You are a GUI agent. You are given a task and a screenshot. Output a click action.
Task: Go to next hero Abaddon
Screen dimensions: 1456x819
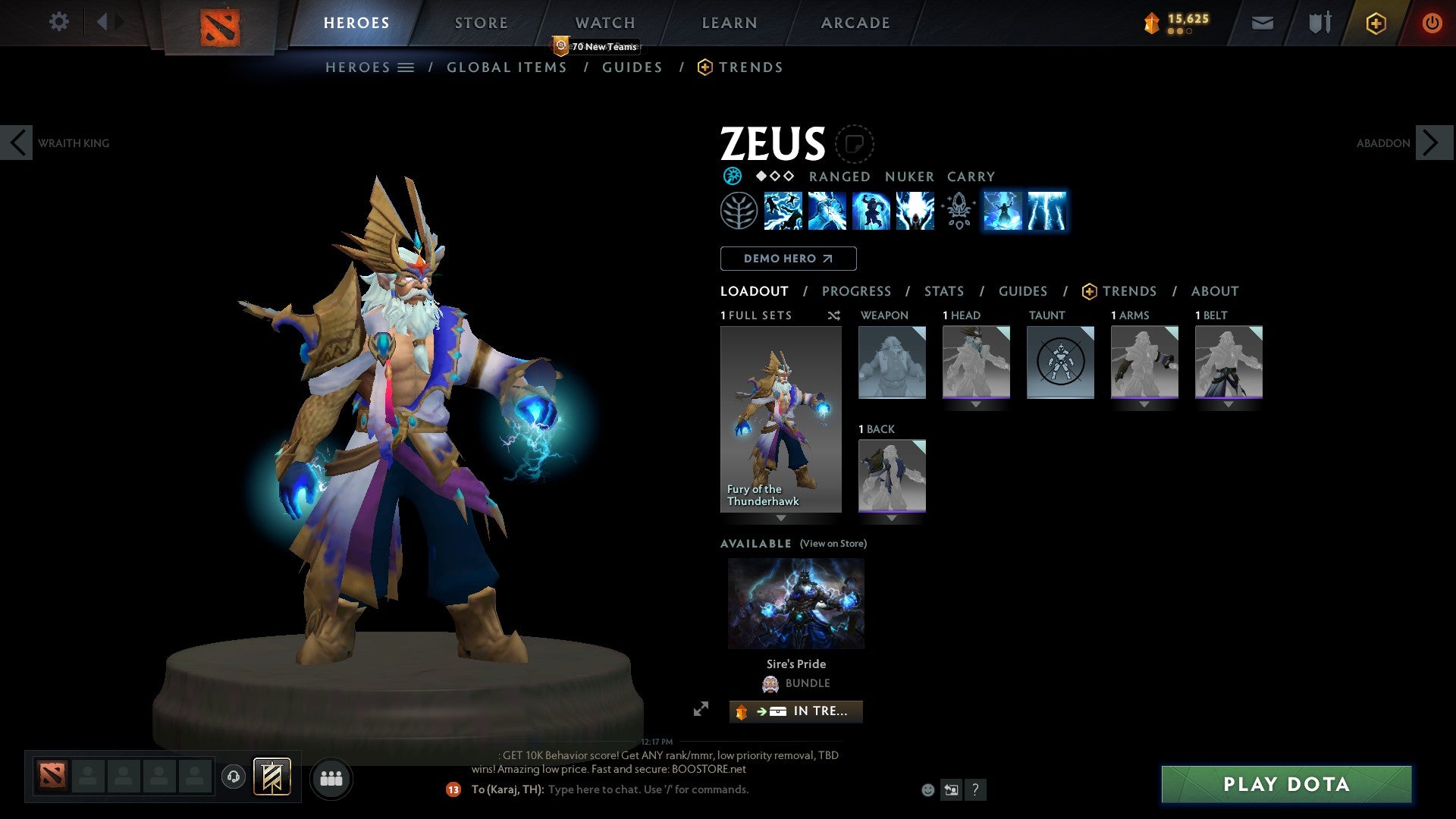tap(1432, 143)
